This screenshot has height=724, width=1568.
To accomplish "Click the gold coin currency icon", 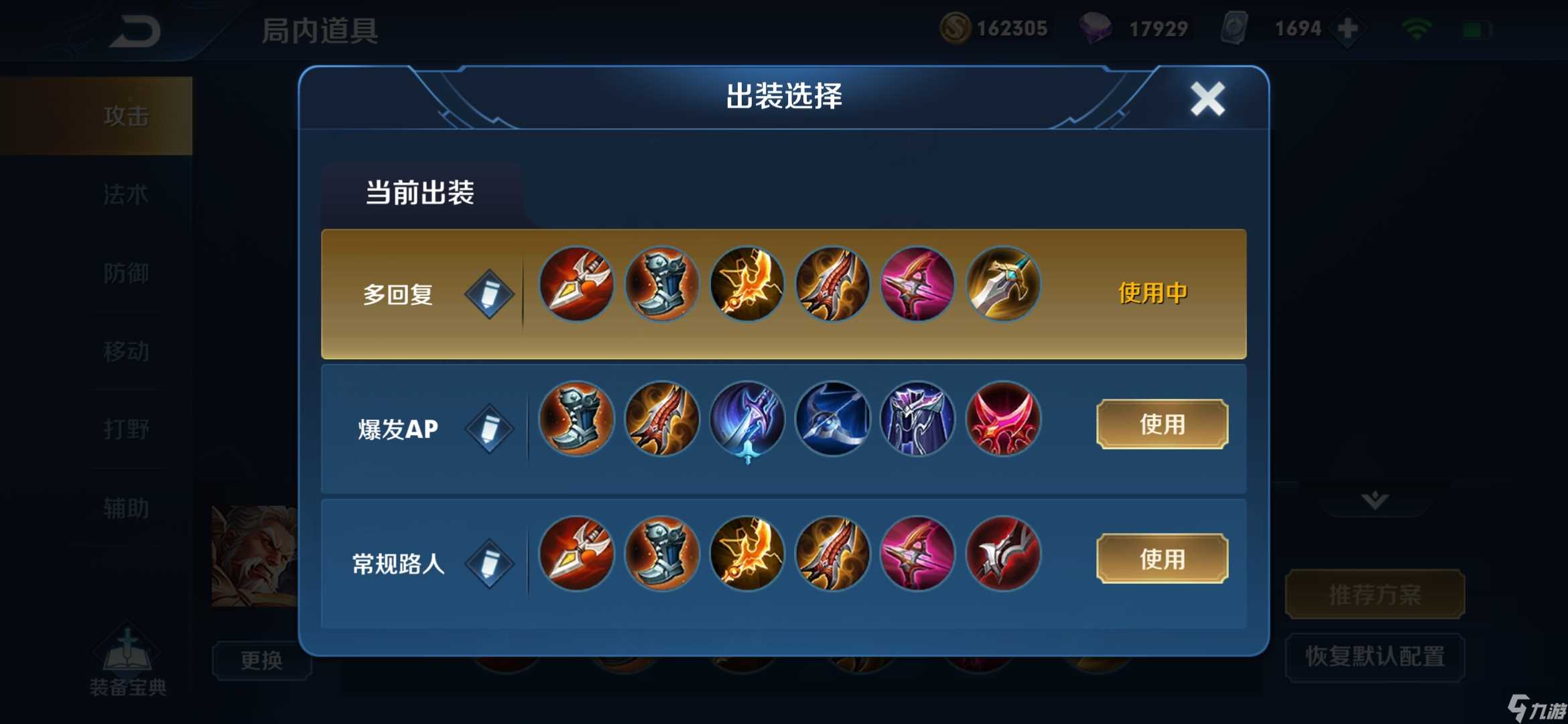I will click(957, 28).
